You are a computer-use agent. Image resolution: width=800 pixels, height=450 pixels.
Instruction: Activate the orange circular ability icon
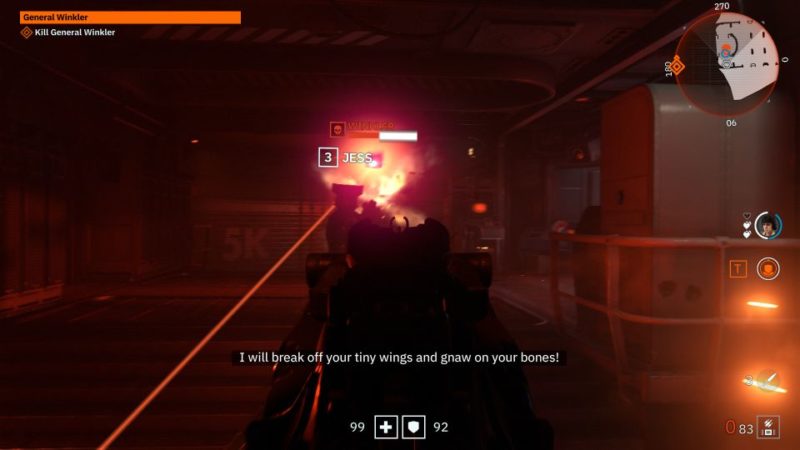point(768,268)
